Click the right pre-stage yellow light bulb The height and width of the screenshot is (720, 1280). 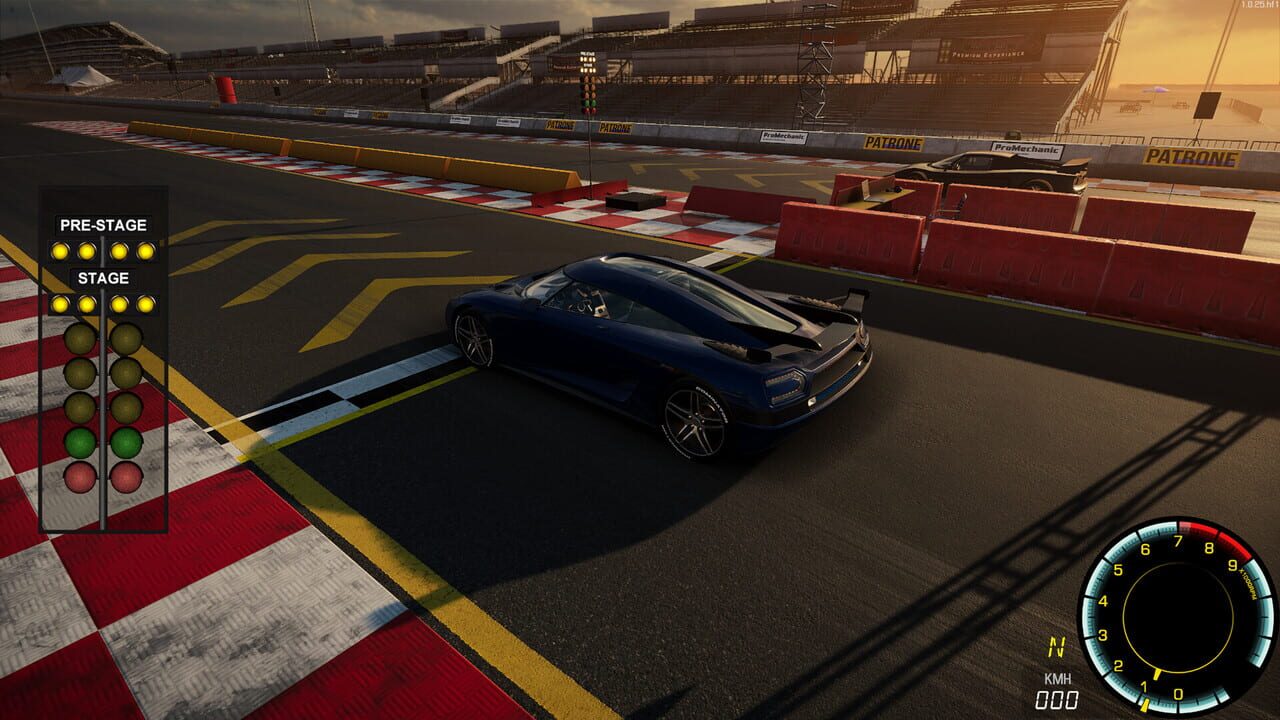pos(146,250)
